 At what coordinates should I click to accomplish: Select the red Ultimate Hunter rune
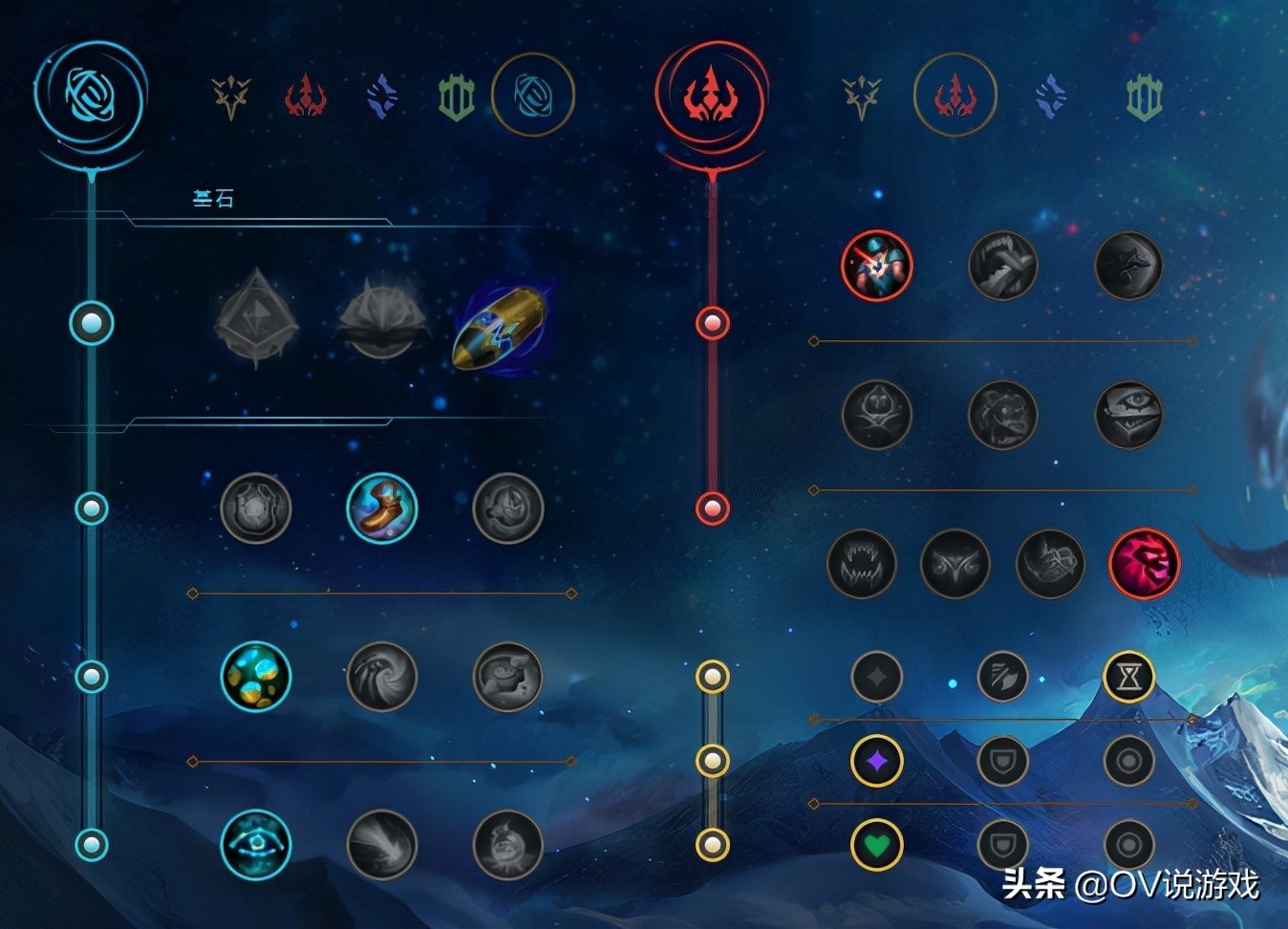[1144, 564]
